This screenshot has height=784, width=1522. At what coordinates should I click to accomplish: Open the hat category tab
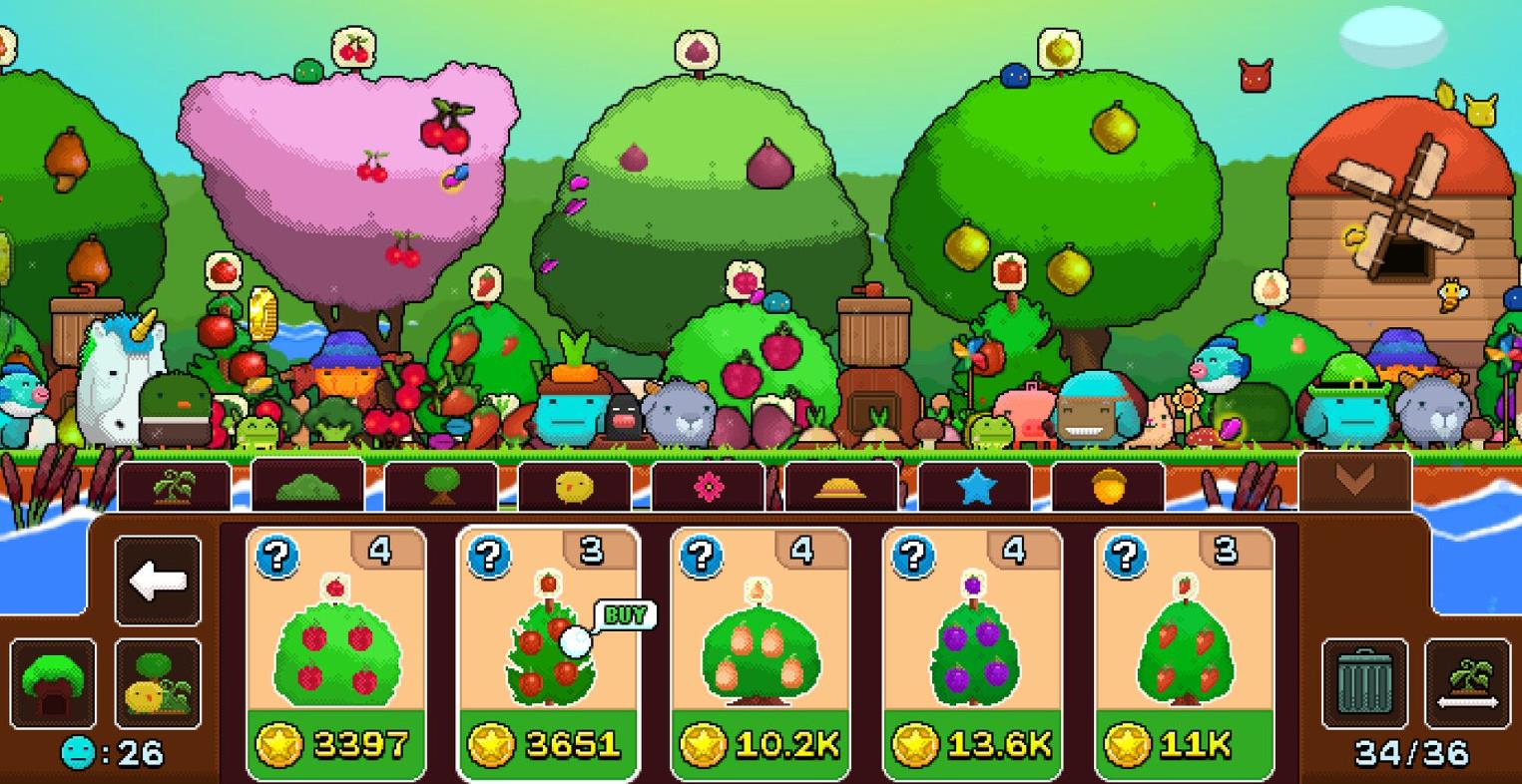coord(841,483)
